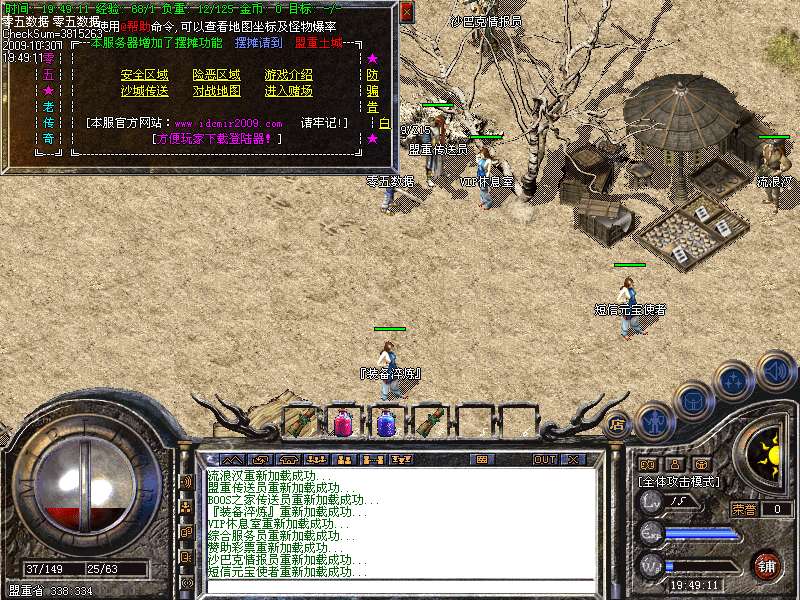Open the minimap button above chat
Screen dimensions: 800x600
point(483,459)
